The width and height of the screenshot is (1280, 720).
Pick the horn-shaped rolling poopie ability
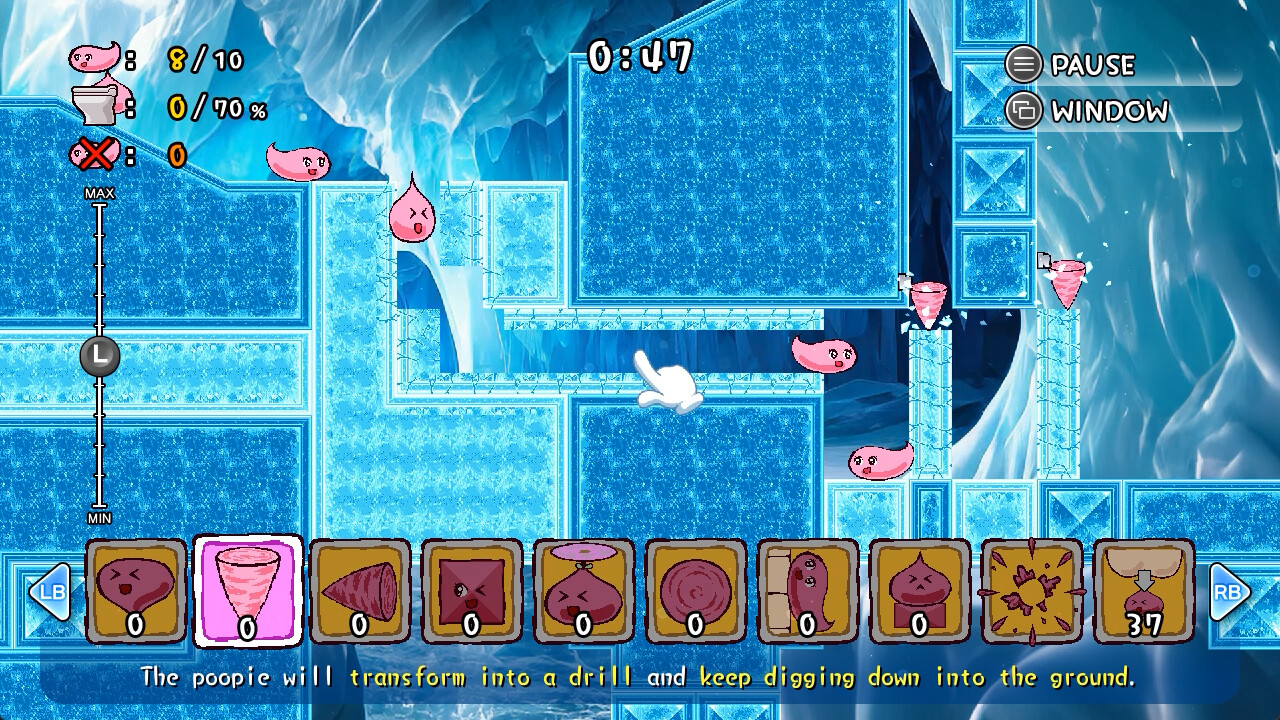tap(359, 592)
